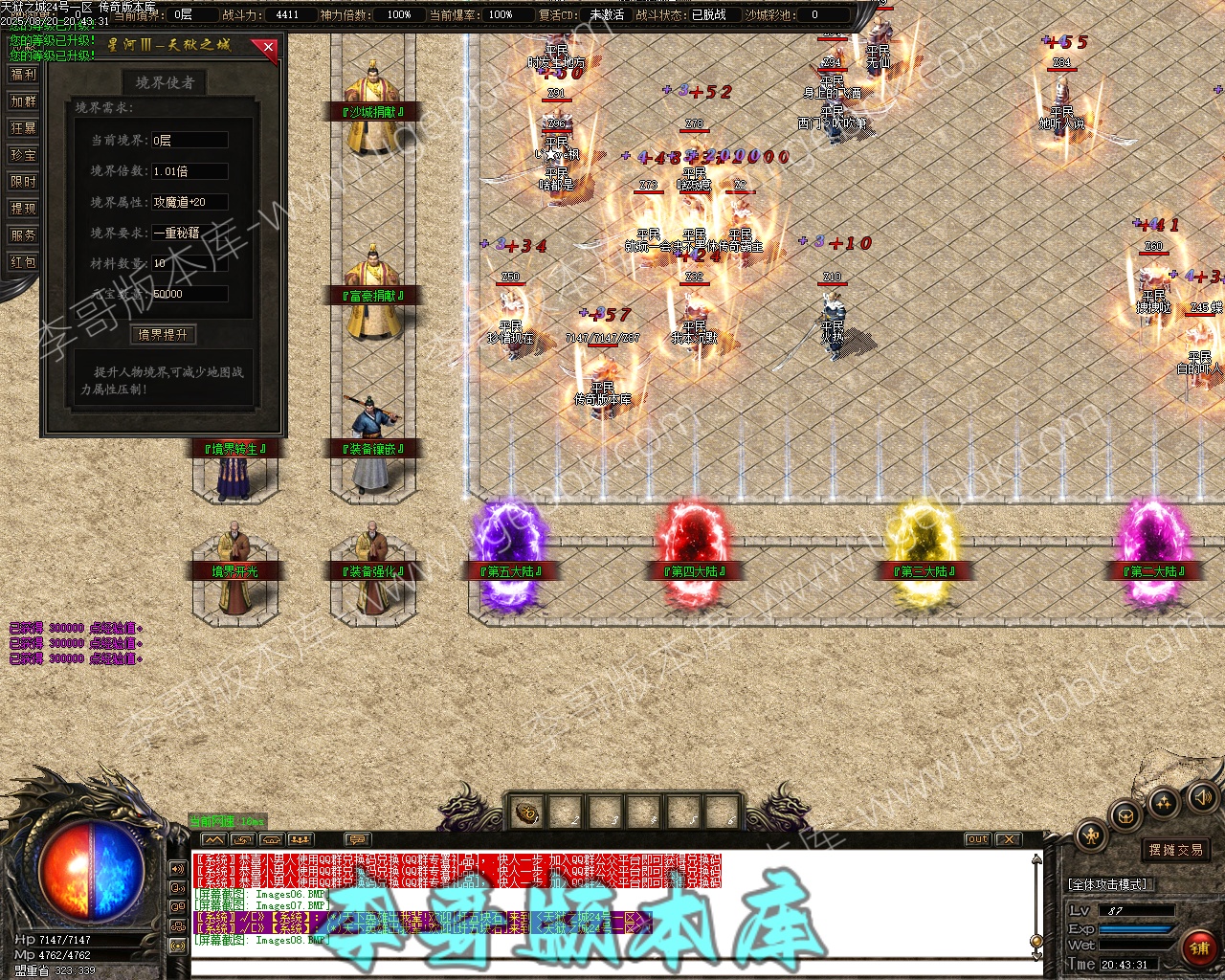Viewport: 1225px width, 980px height.
Task: Choose the 珍宝 side menu button
Action: tap(23, 155)
